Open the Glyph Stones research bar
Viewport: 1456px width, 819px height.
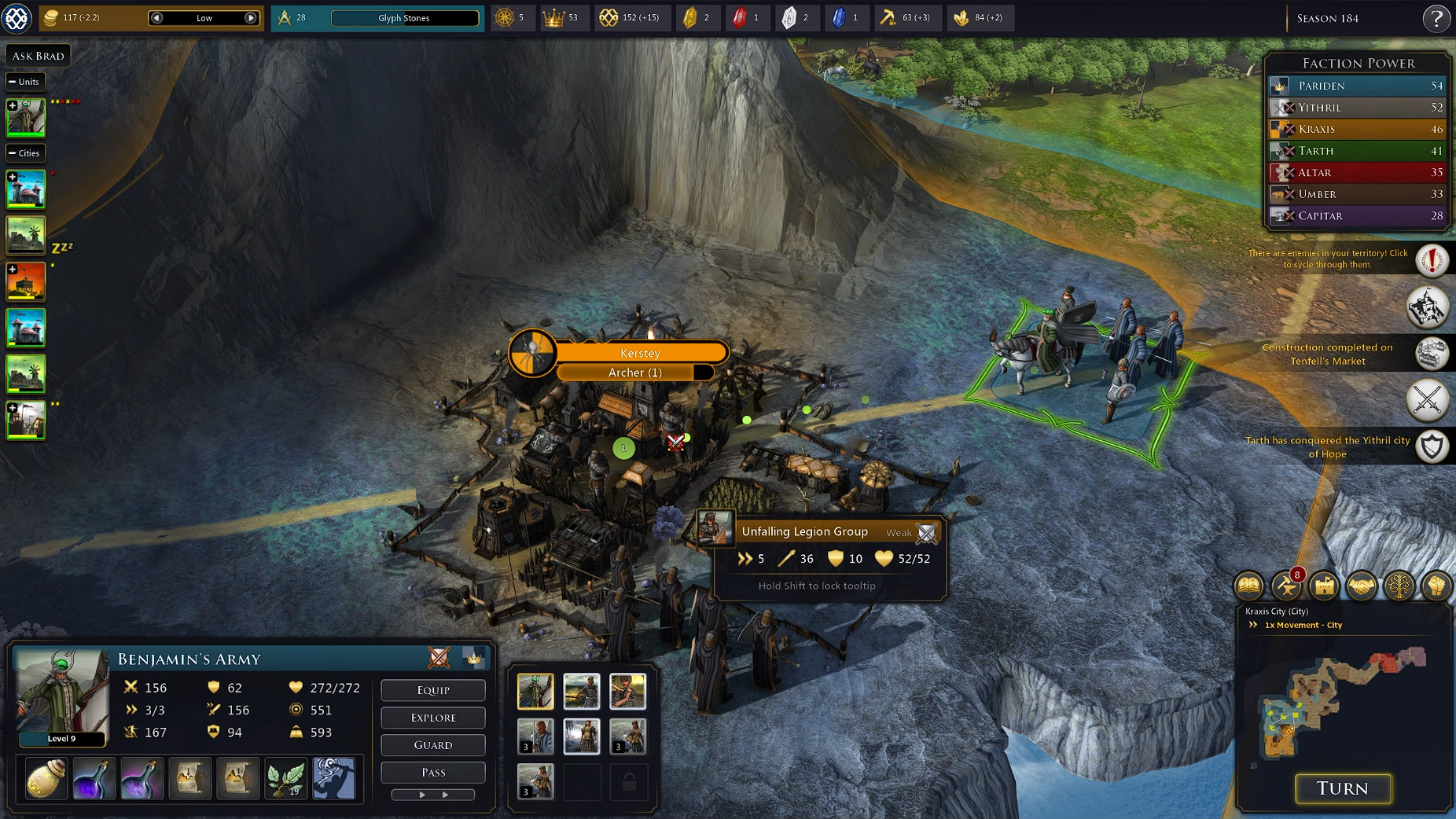coord(404,18)
